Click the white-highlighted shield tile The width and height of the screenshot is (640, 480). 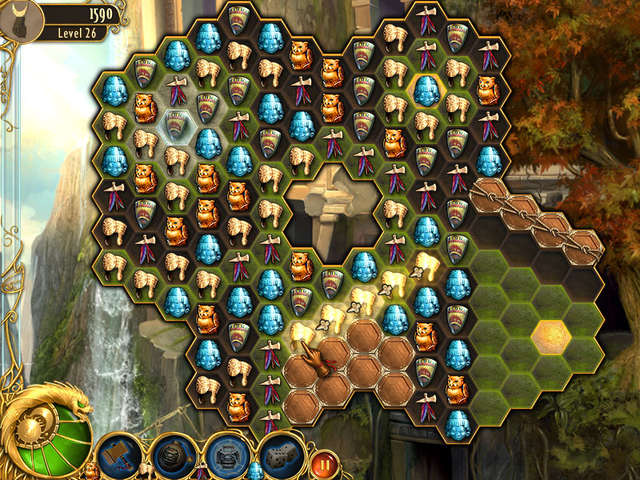176,124
